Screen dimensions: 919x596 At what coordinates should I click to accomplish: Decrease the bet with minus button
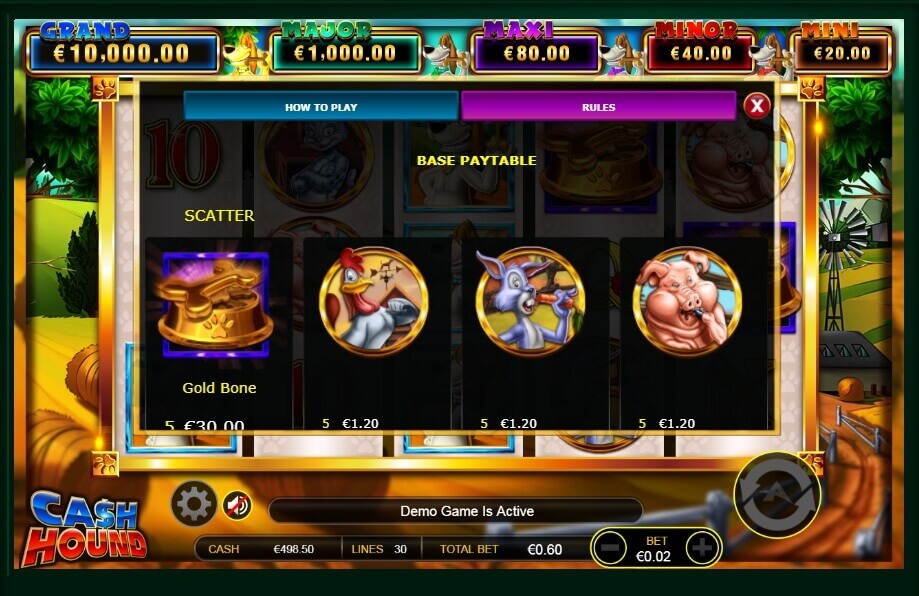611,547
